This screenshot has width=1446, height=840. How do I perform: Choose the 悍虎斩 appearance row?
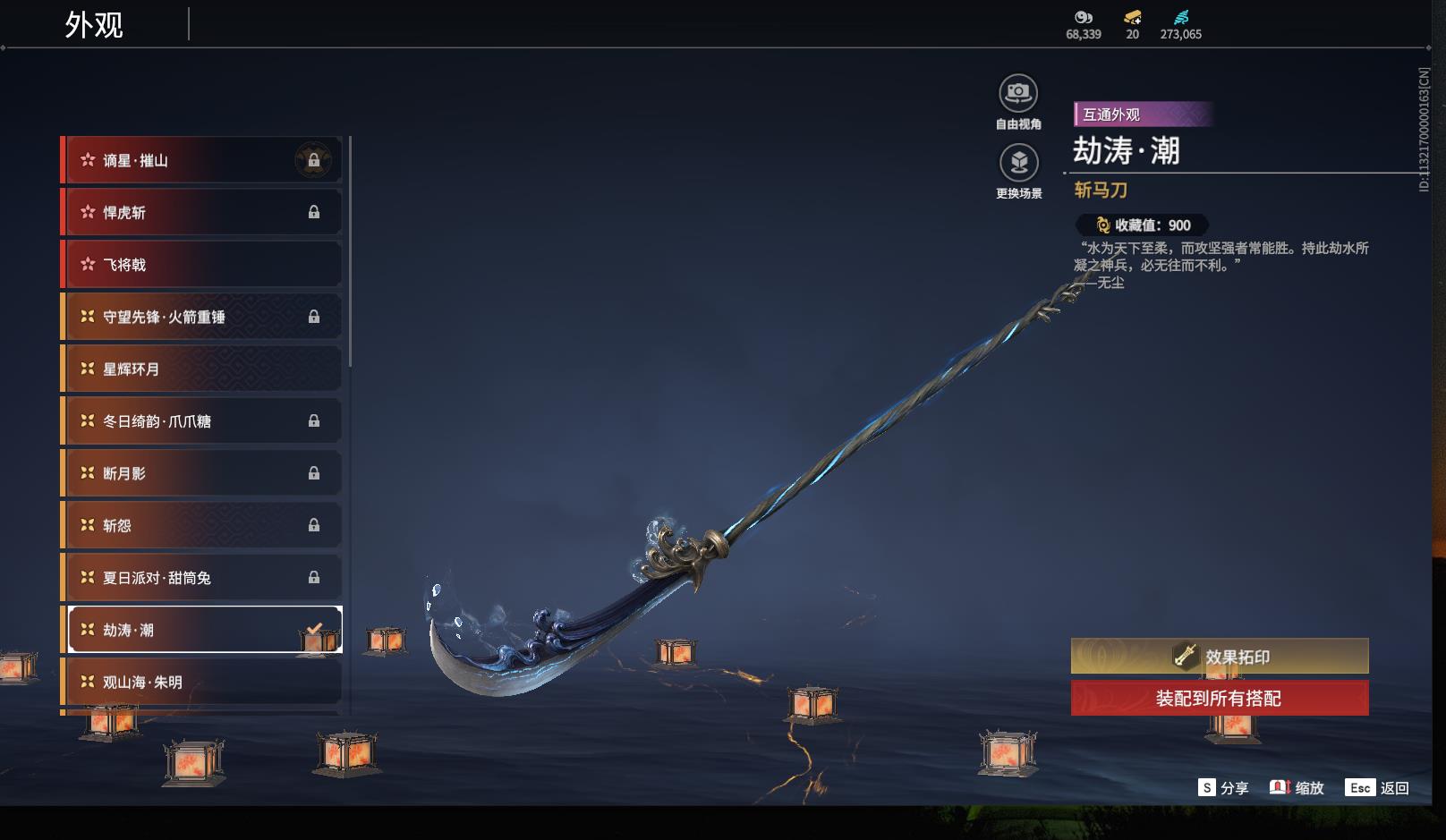coord(201,212)
